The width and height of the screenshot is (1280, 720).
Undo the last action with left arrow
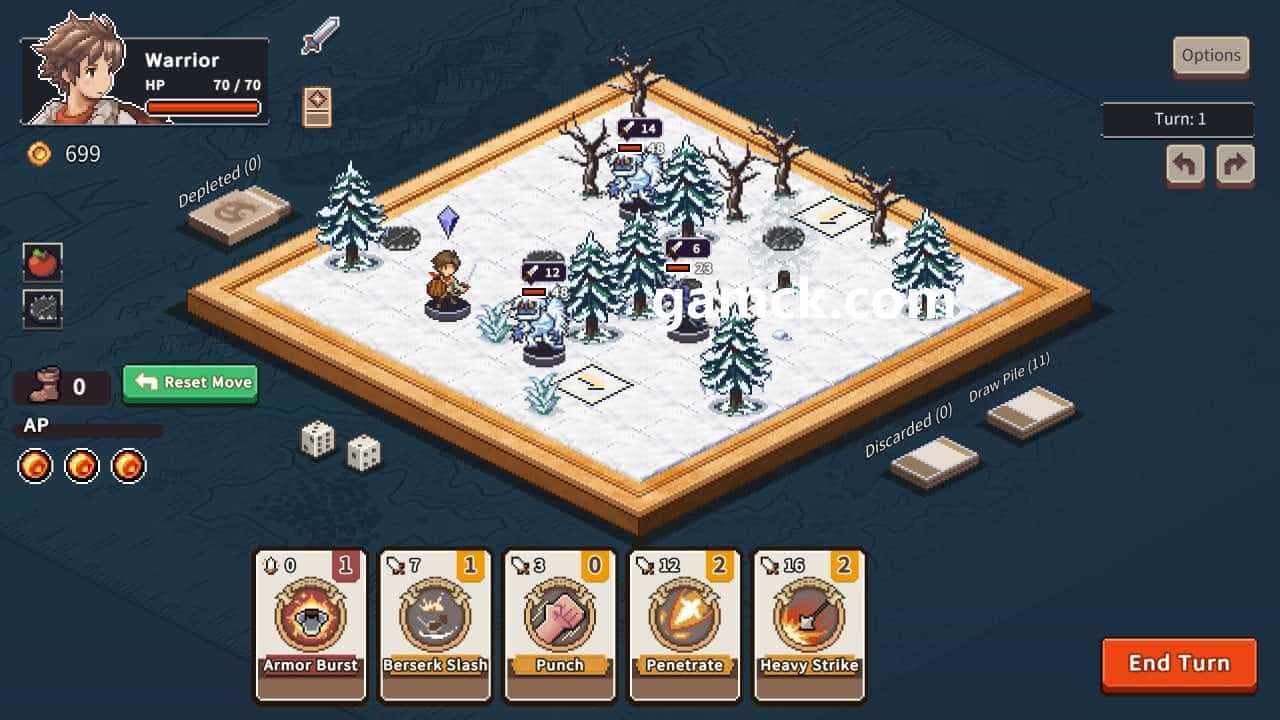click(1185, 165)
